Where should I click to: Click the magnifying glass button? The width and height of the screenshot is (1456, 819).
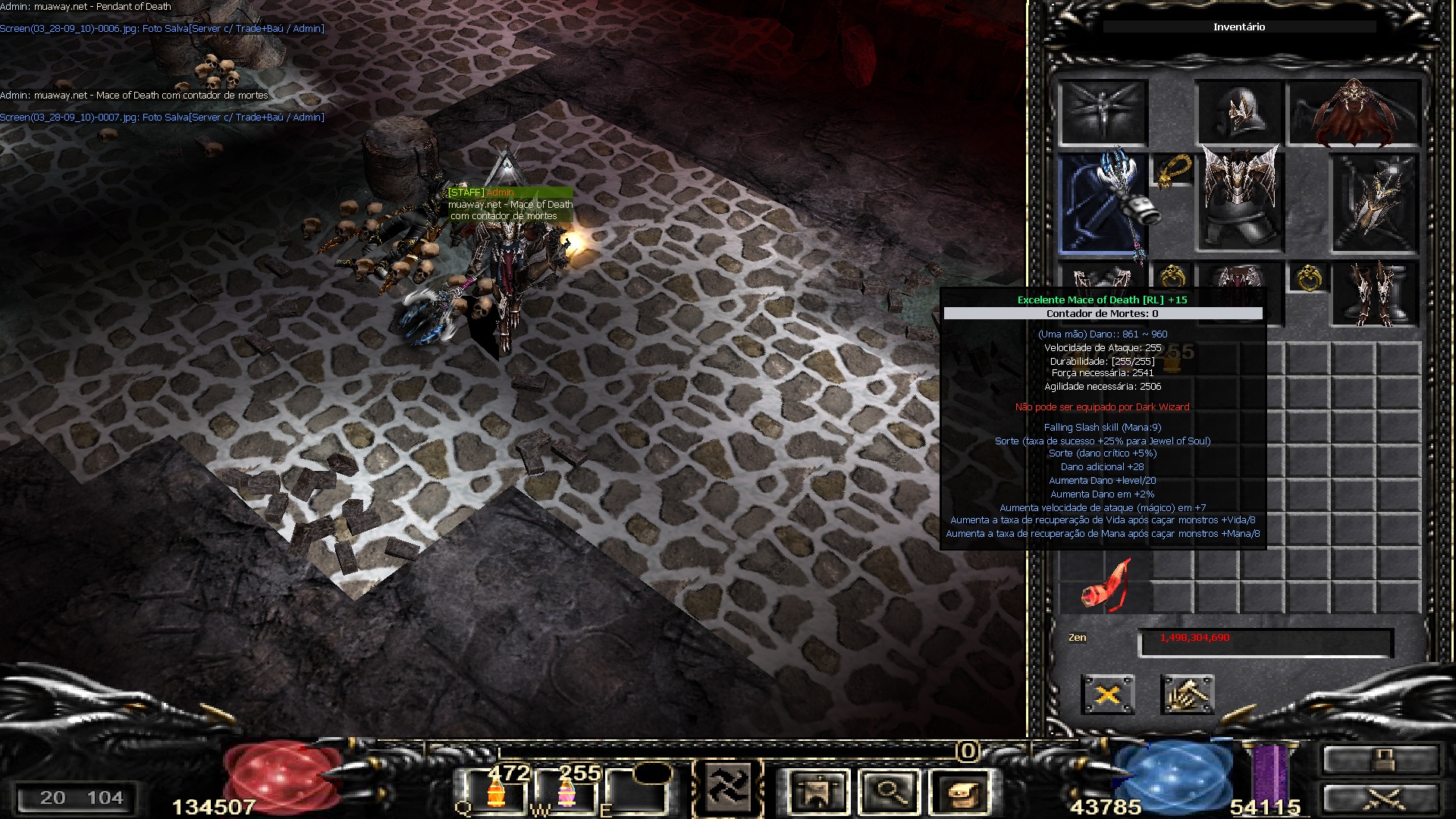point(888,792)
